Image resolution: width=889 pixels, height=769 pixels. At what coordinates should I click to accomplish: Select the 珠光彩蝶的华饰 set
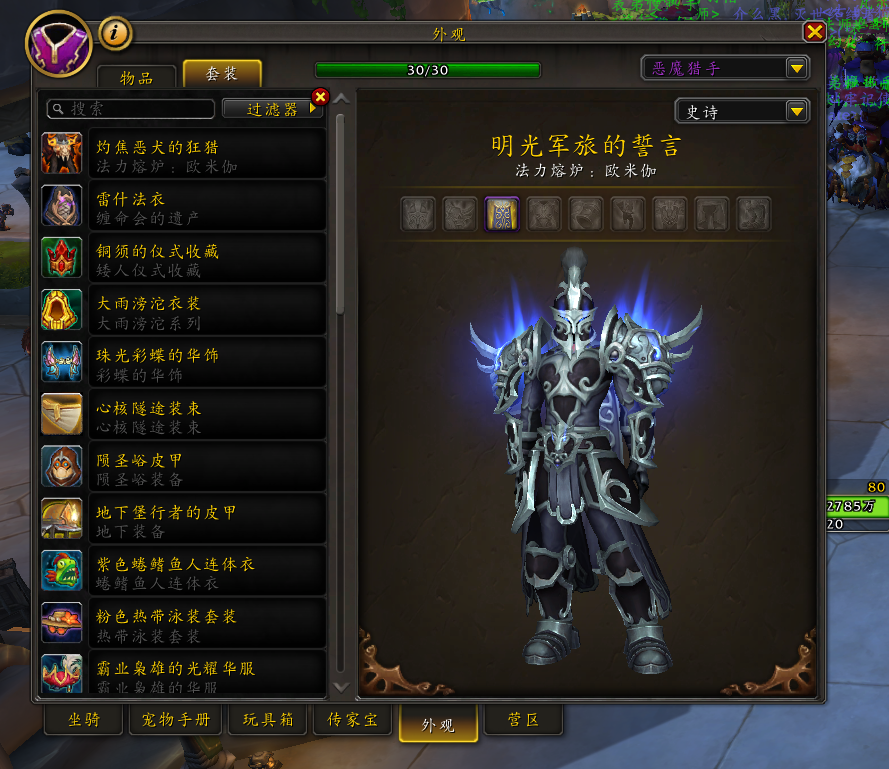184,362
